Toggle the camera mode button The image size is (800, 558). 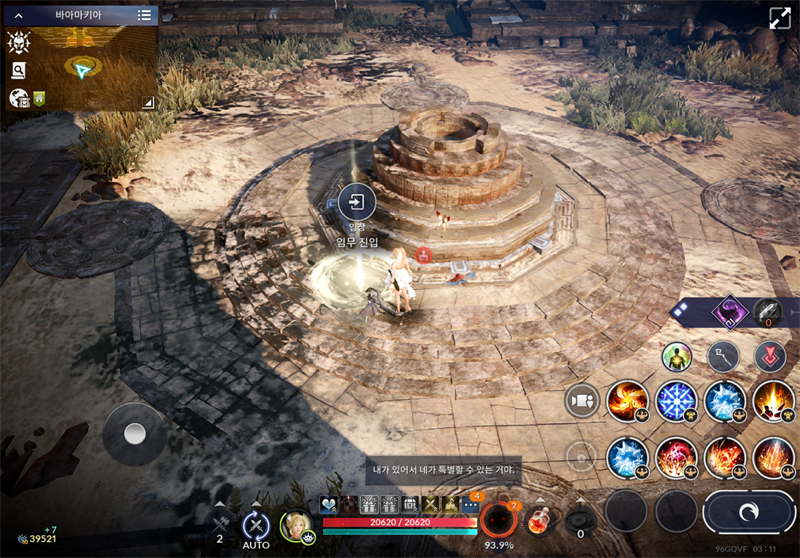point(581,401)
